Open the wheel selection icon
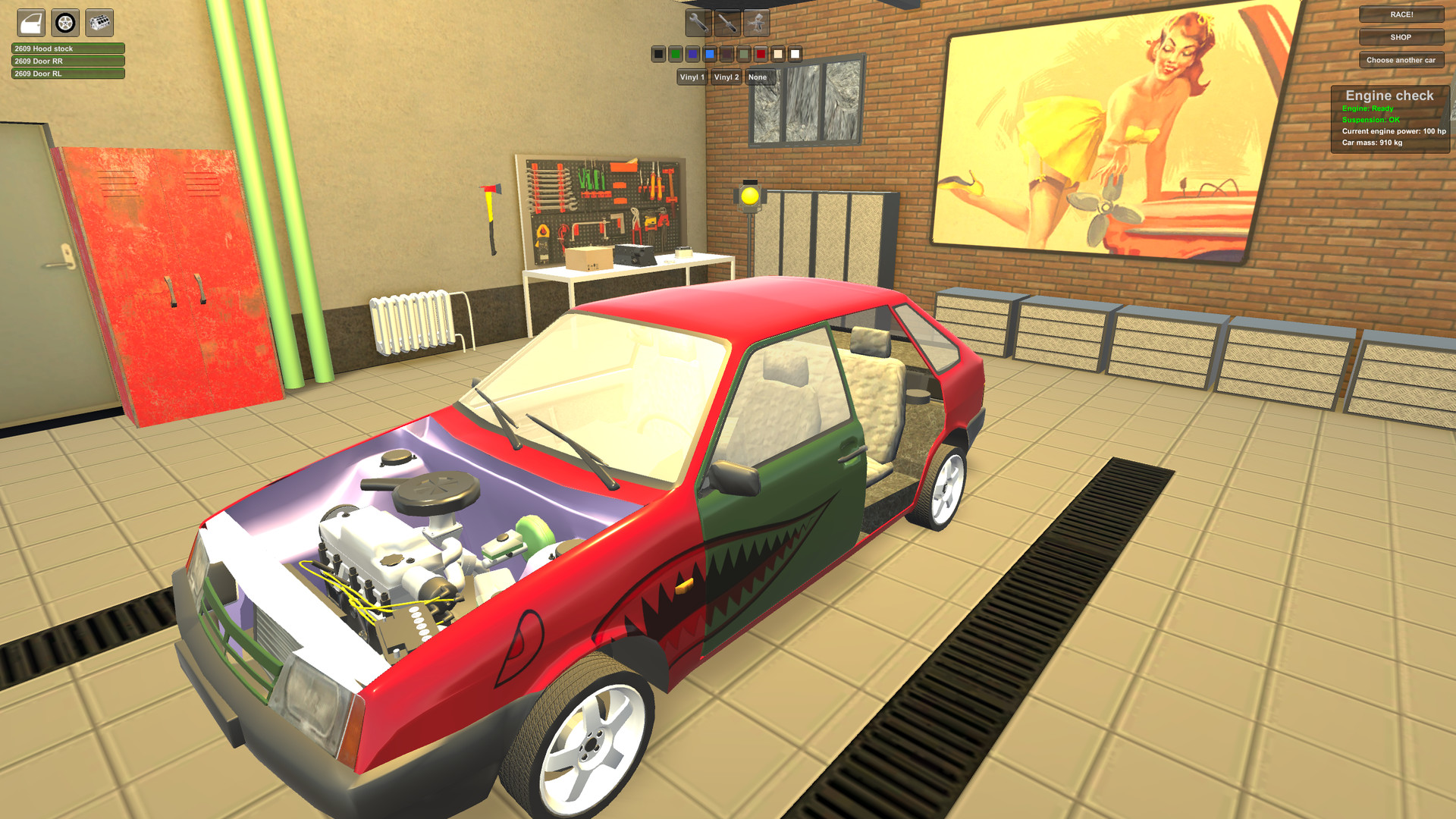 (x=65, y=24)
